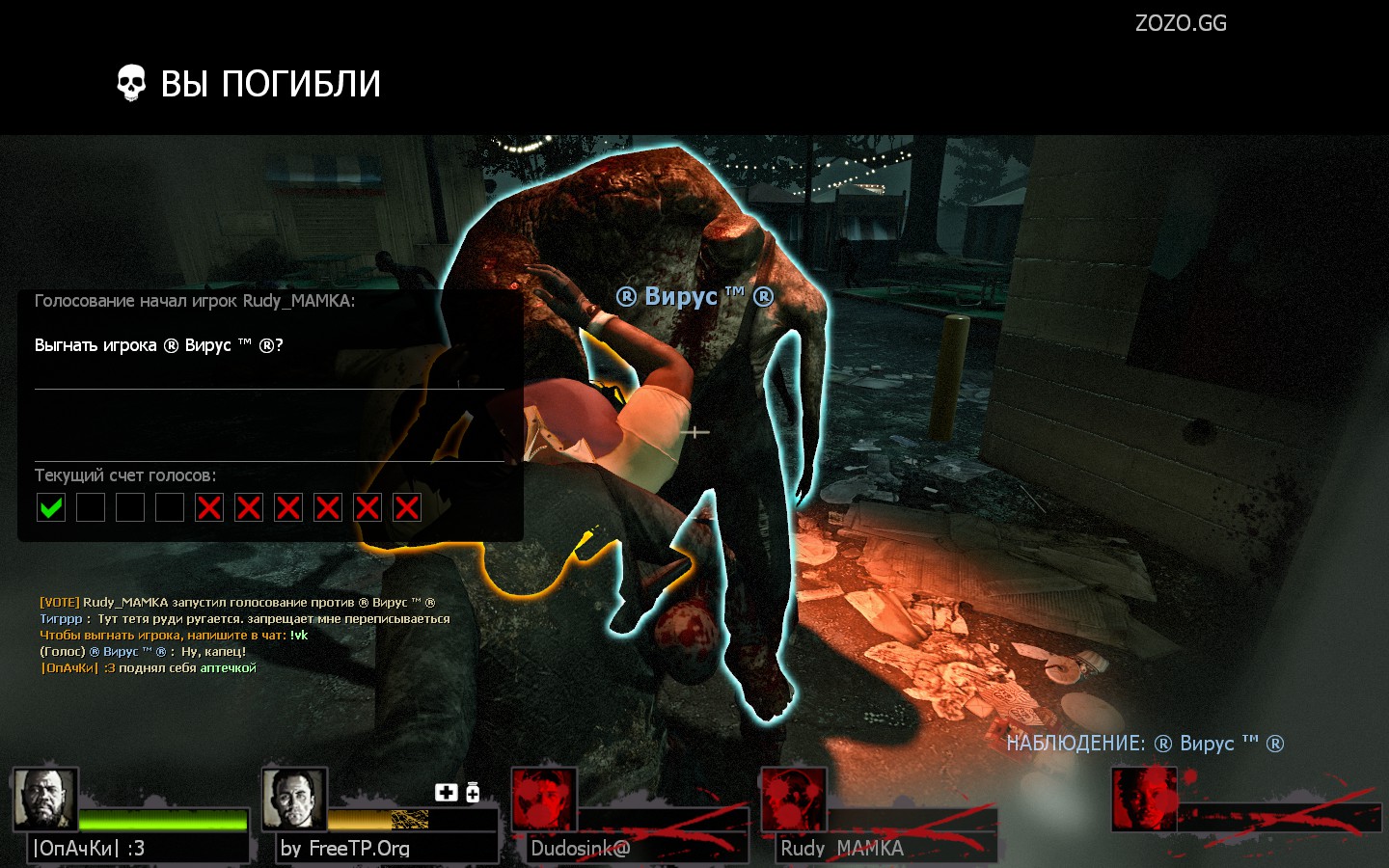
Task: Select the |ОпАчКи| :3 survivor portrait
Action: click(45, 800)
